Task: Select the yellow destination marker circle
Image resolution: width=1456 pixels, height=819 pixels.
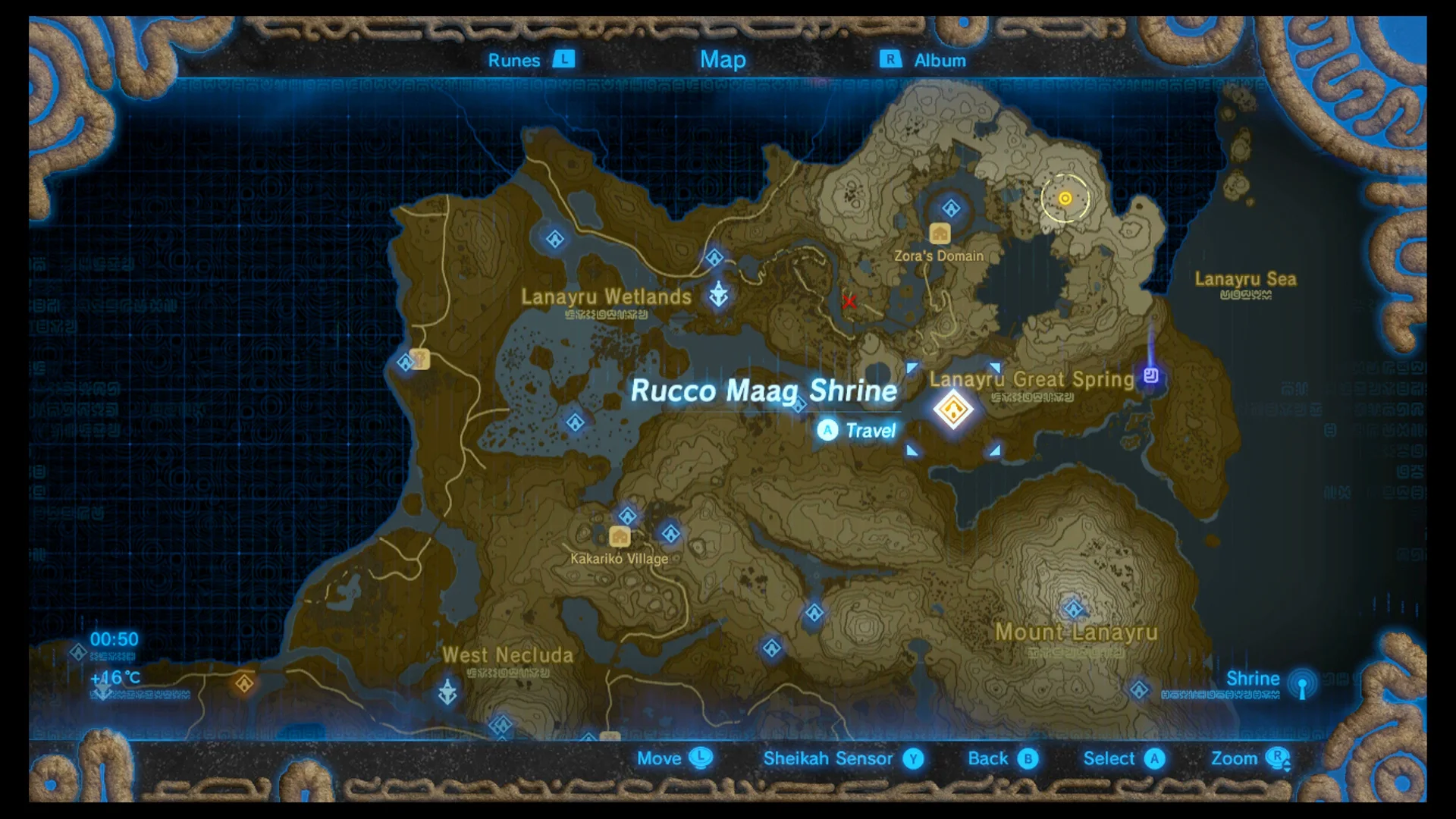Action: pos(1063,199)
